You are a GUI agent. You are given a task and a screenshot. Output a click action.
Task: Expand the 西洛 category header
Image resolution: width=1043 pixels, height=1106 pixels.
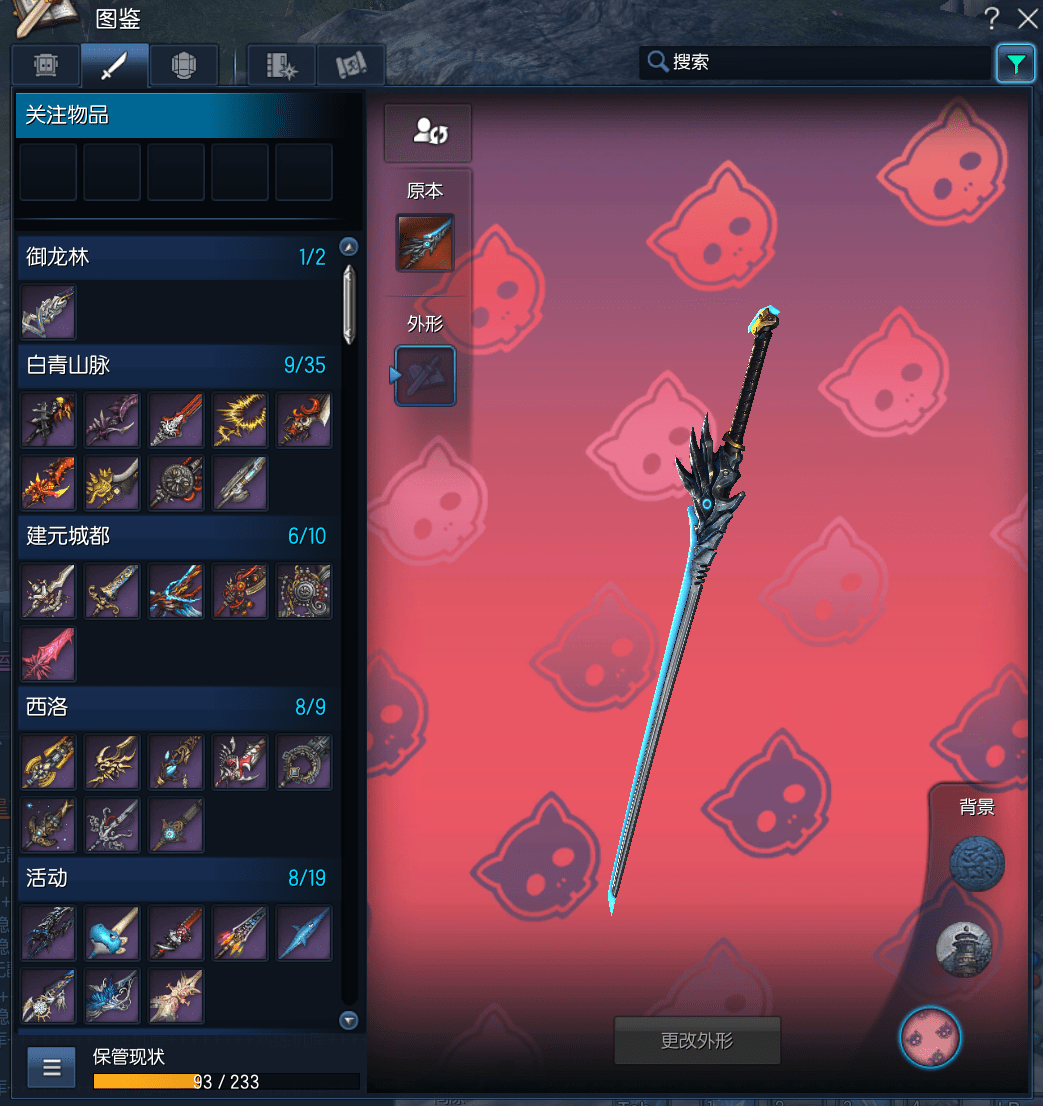(176, 707)
